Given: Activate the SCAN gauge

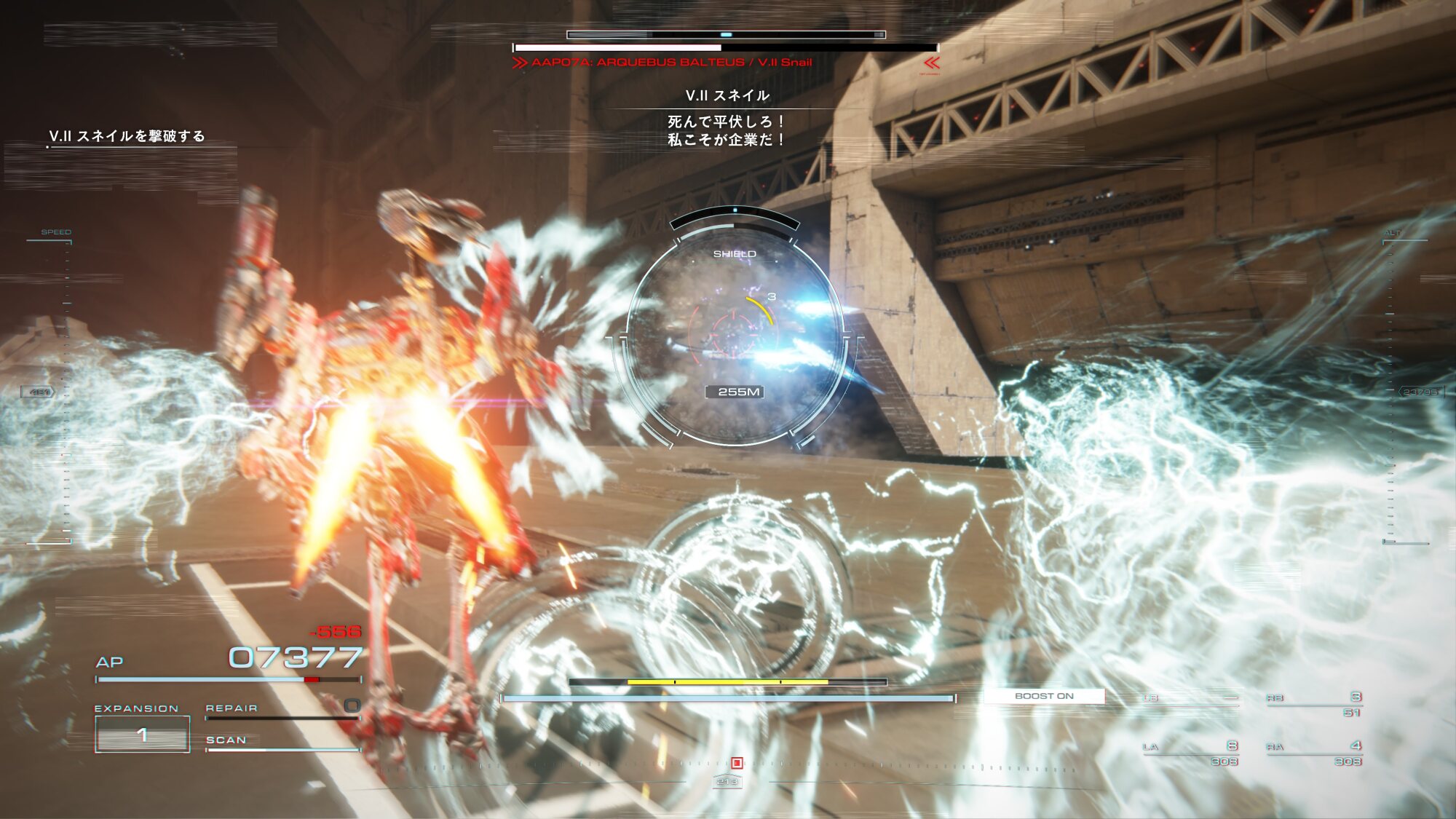Looking at the screenshot, I should click(282, 742).
